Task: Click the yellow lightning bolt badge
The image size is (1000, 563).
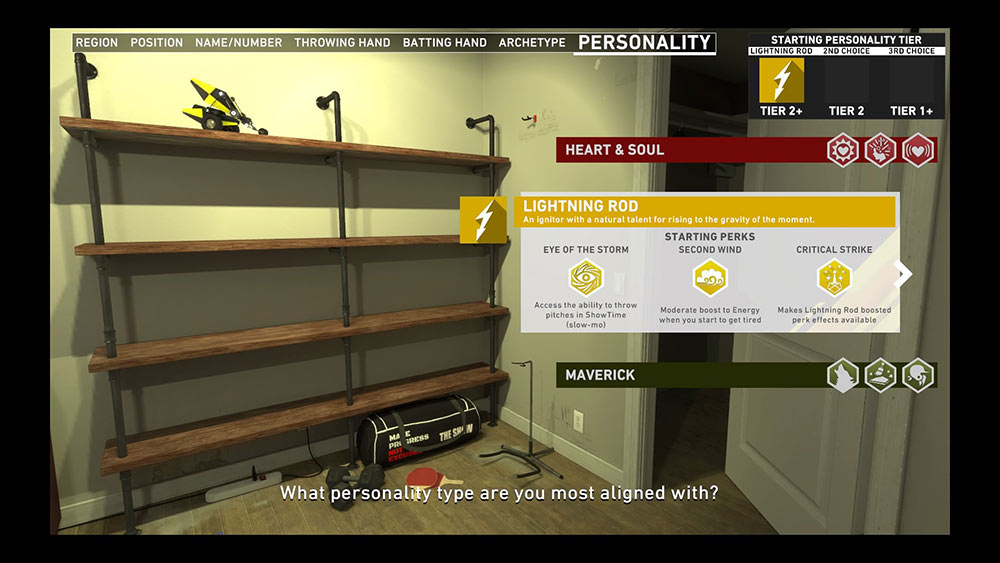Action: click(x=483, y=219)
